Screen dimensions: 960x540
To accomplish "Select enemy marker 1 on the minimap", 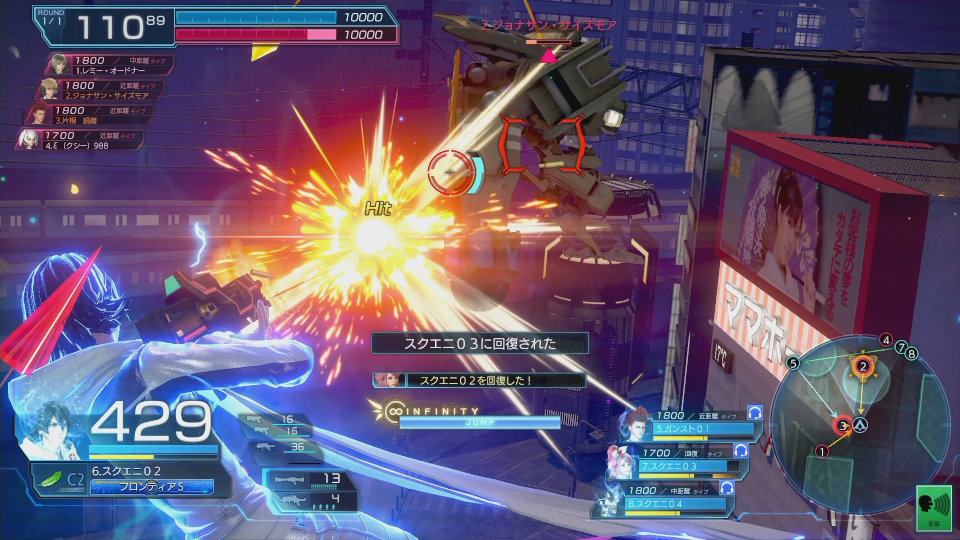I will coord(823,451).
